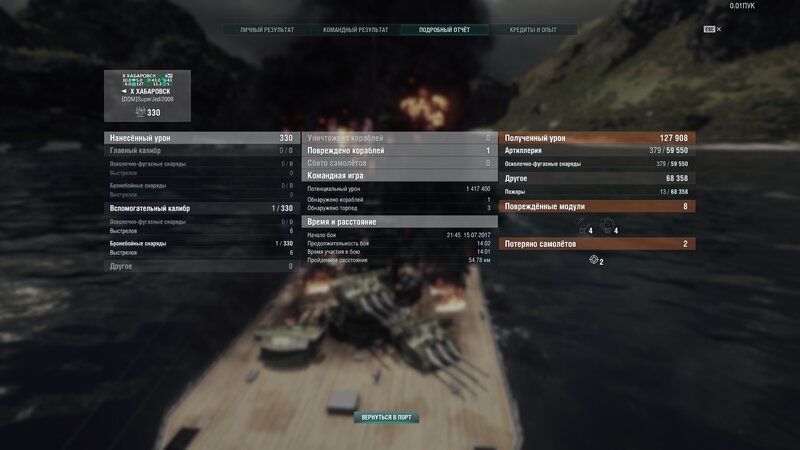Click the Вернуться в порт button

(x=386, y=417)
